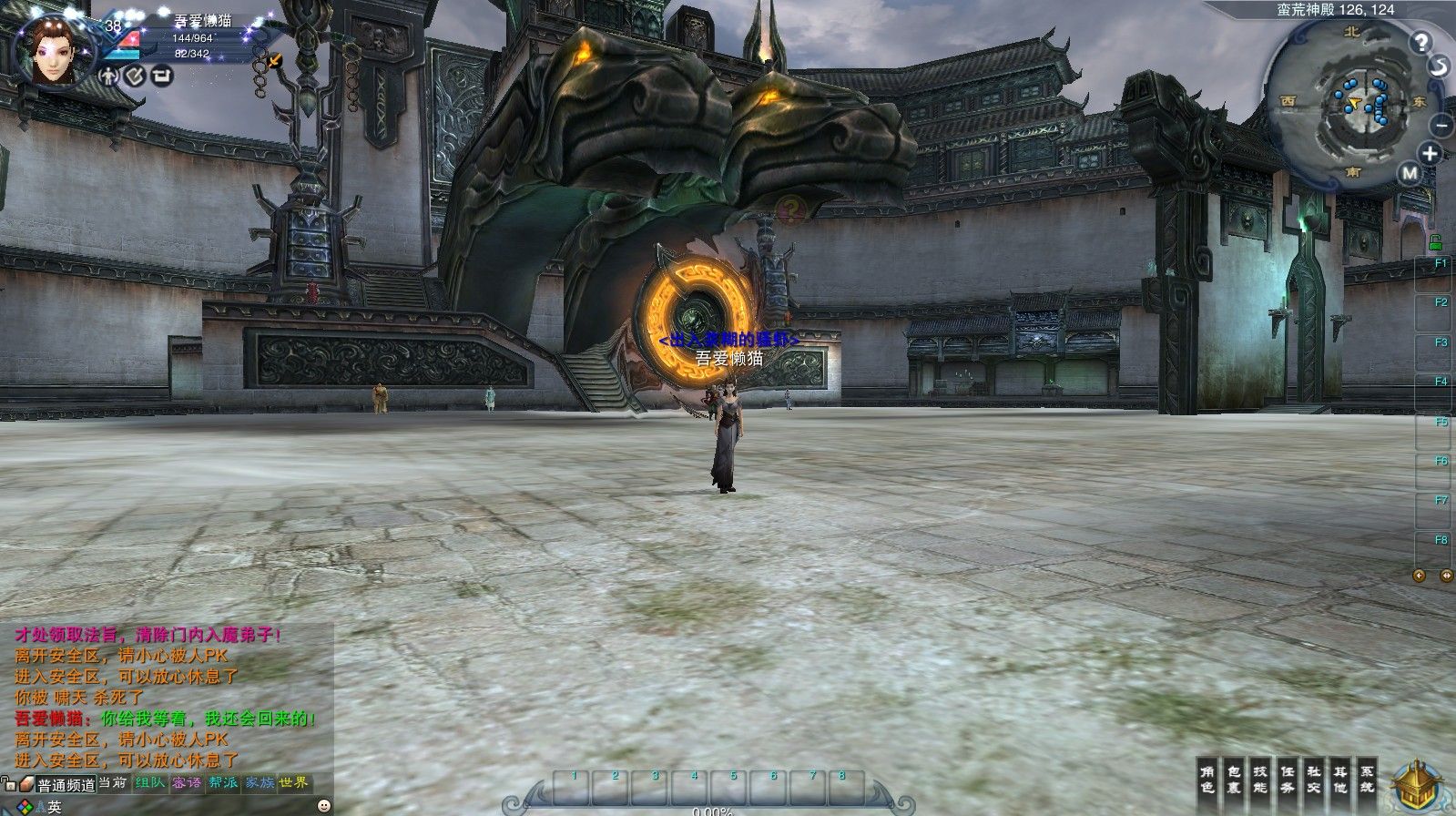Switch chat to the 组队 team tab

click(149, 782)
